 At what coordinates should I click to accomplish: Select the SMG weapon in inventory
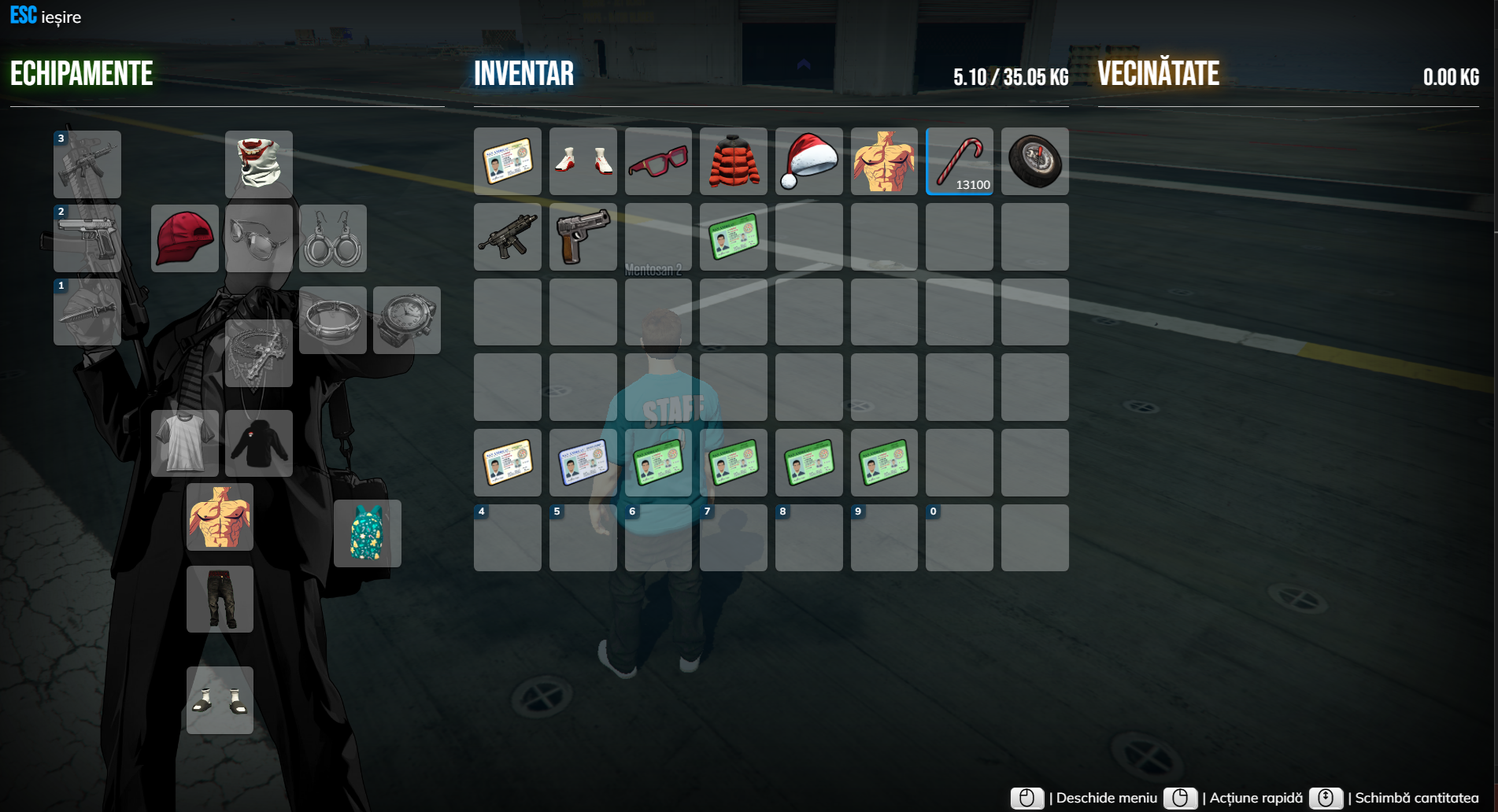click(507, 237)
